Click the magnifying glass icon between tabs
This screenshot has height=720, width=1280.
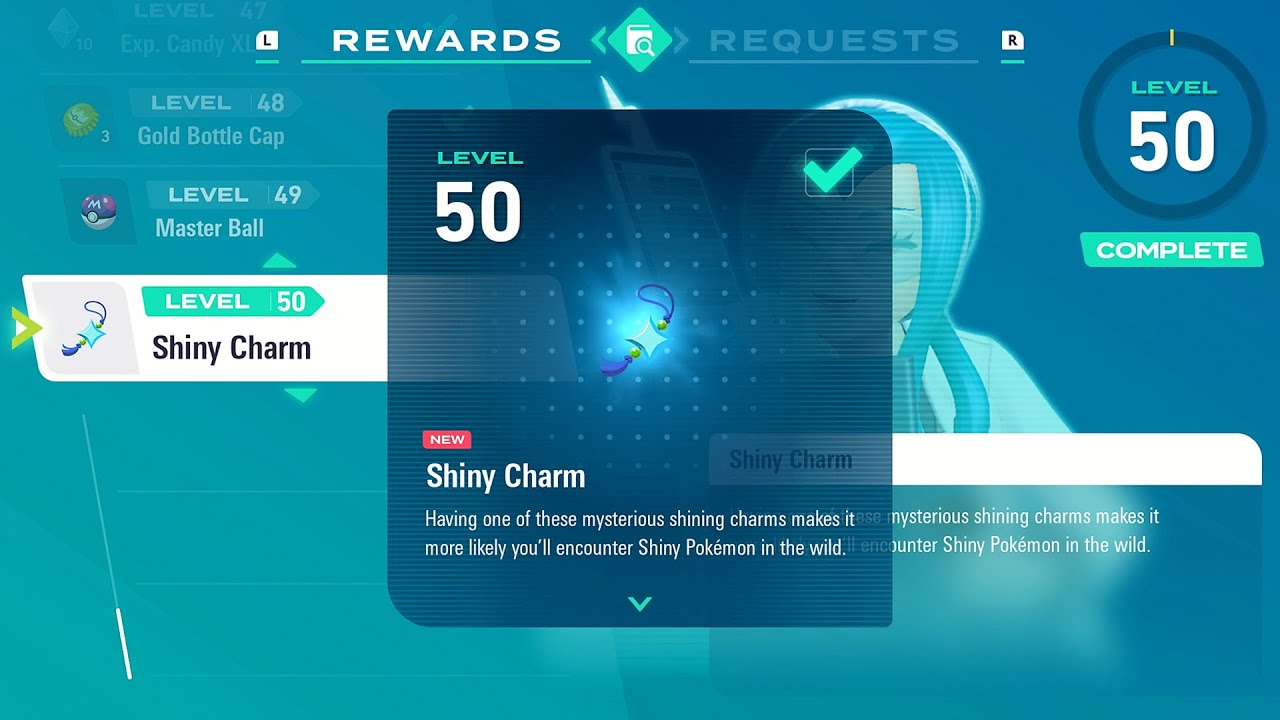638,38
